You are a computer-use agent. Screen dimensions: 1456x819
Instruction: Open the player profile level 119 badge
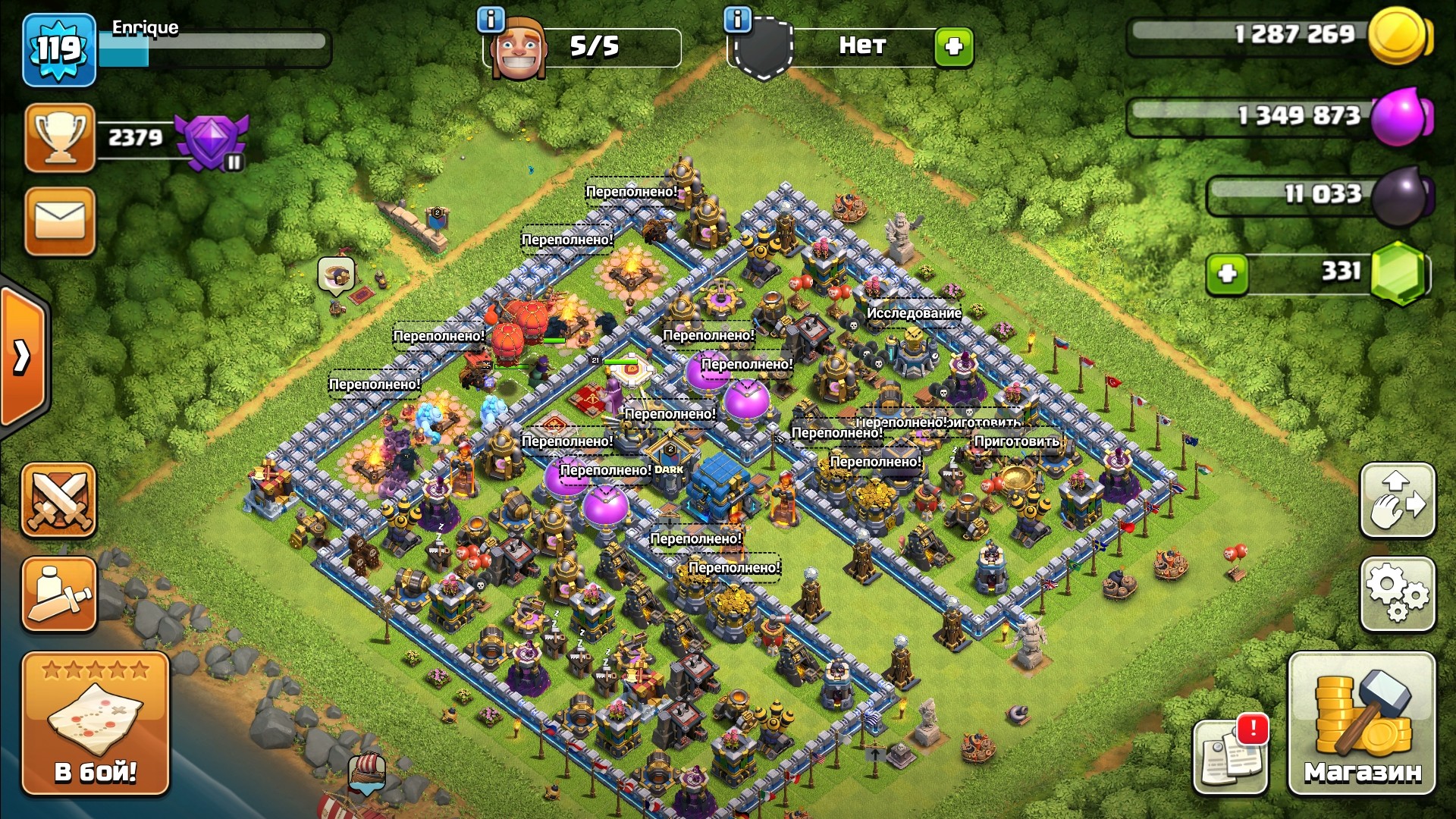coord(59,50)
